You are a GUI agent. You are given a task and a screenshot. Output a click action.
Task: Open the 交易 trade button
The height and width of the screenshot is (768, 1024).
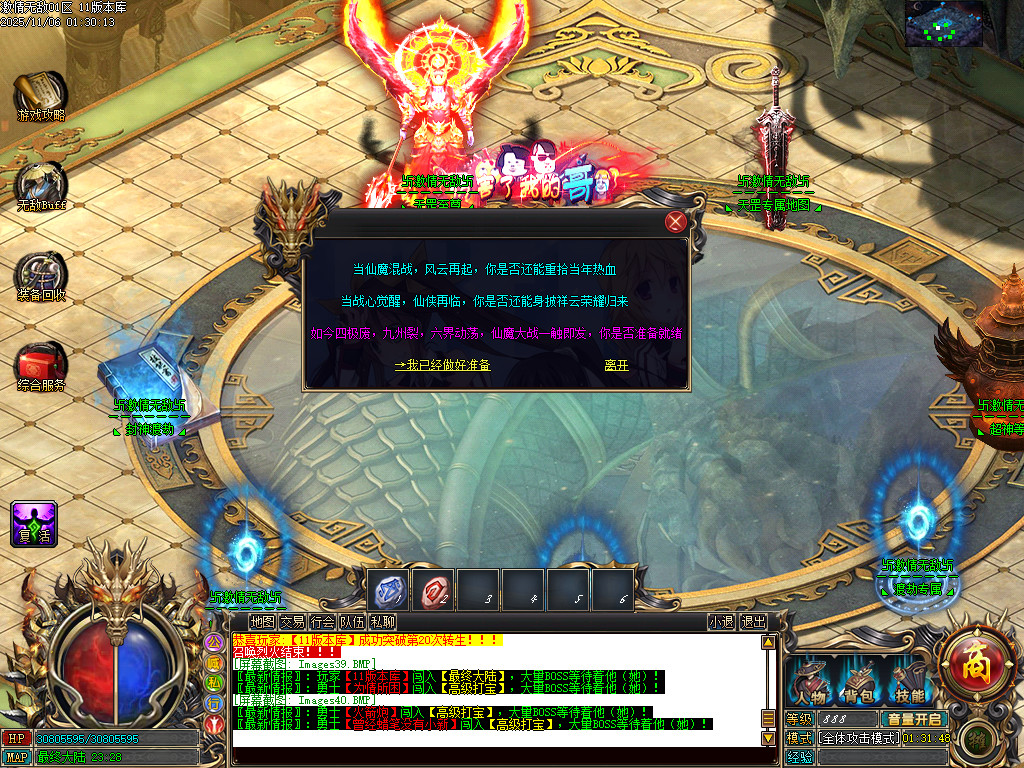(x=292, y=622)
